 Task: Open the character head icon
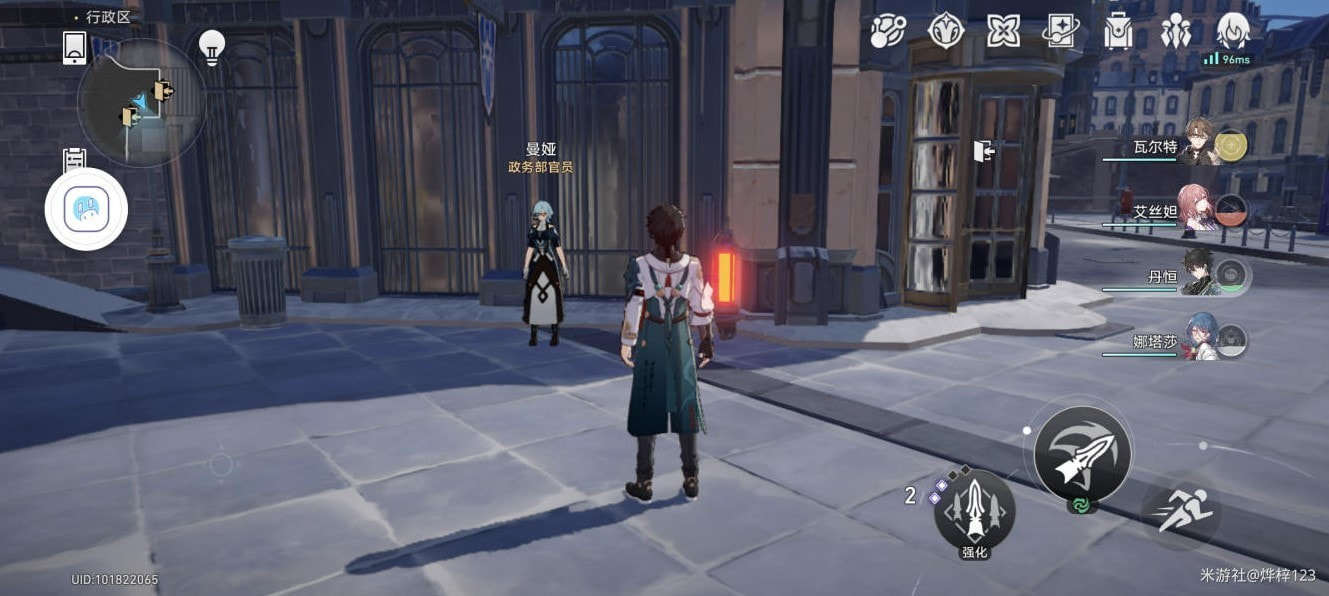tap(1233, 31)
